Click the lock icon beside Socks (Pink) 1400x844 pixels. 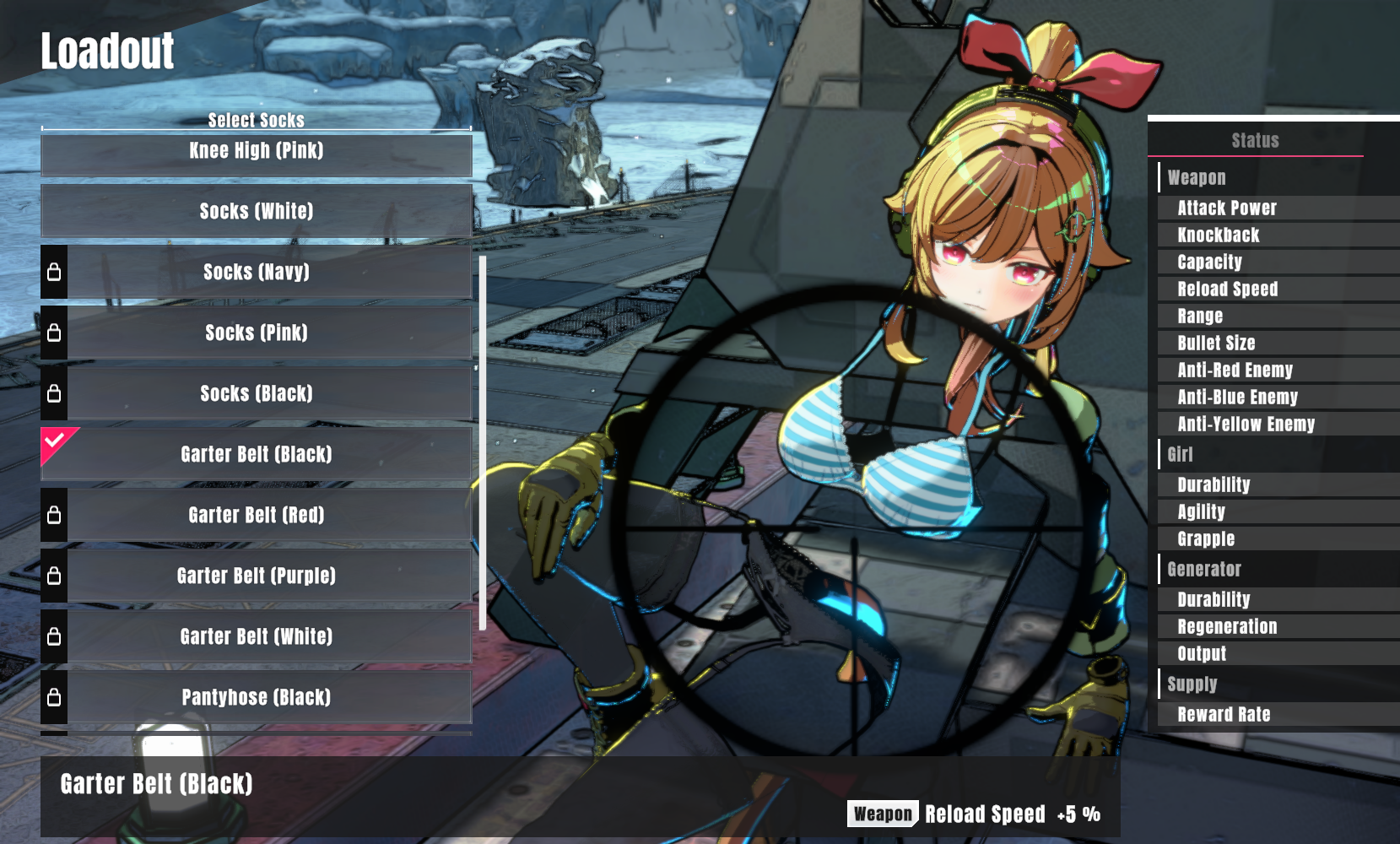pyautogui.click(x=55, y=333)
